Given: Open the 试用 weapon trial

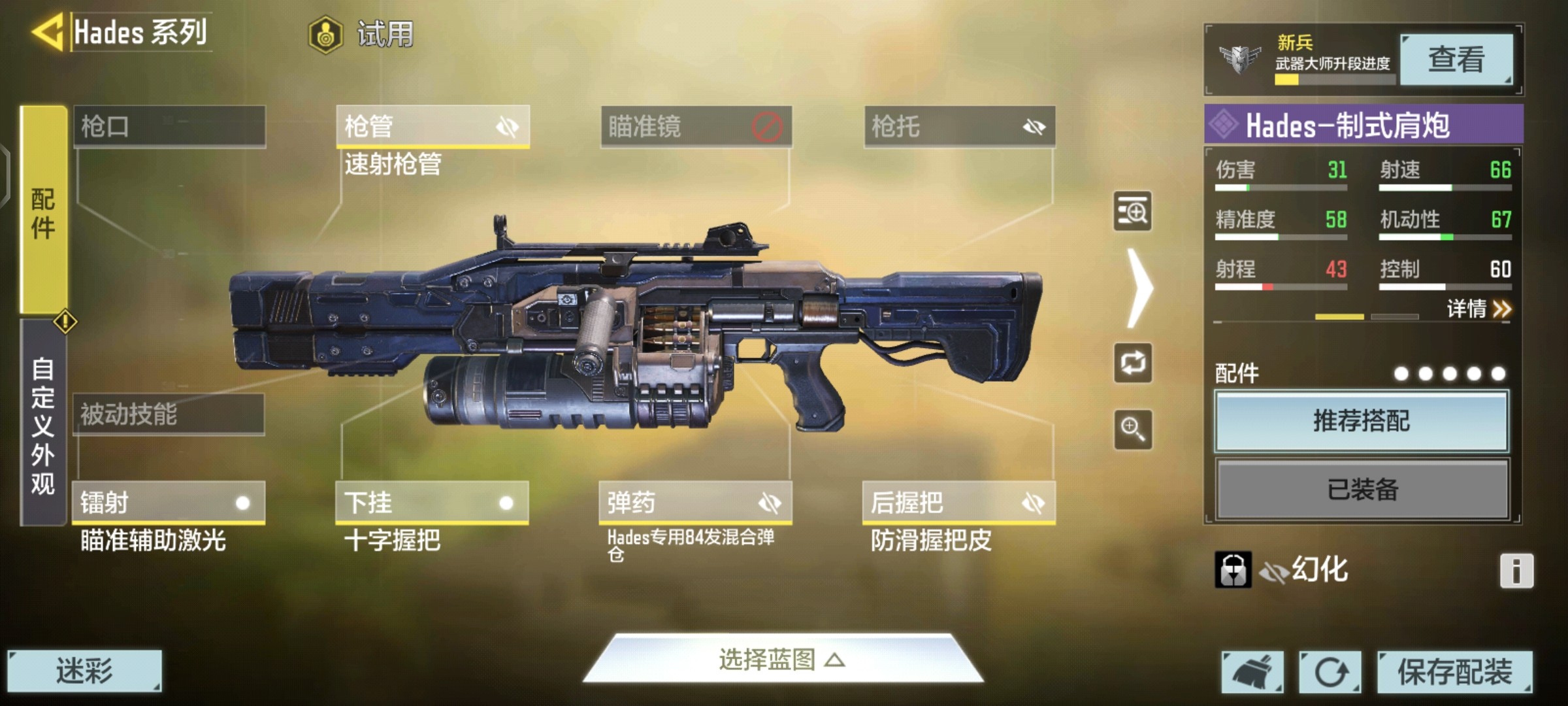Looking at the screenshot, I should pyautogui.click(x=361, y=34).
